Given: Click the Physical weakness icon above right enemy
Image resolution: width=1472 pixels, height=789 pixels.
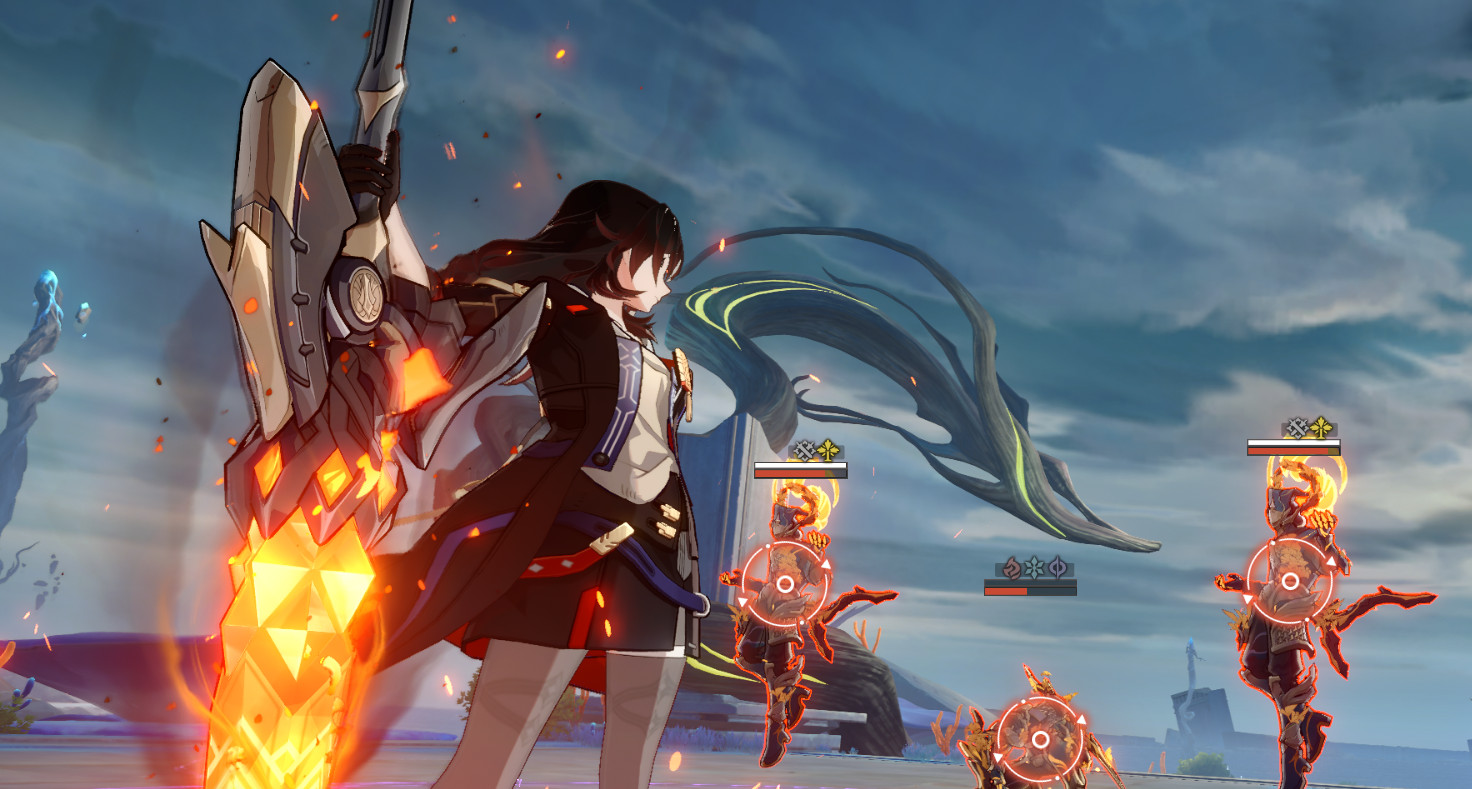Looking at the screenshot, I should (1297, 427).
